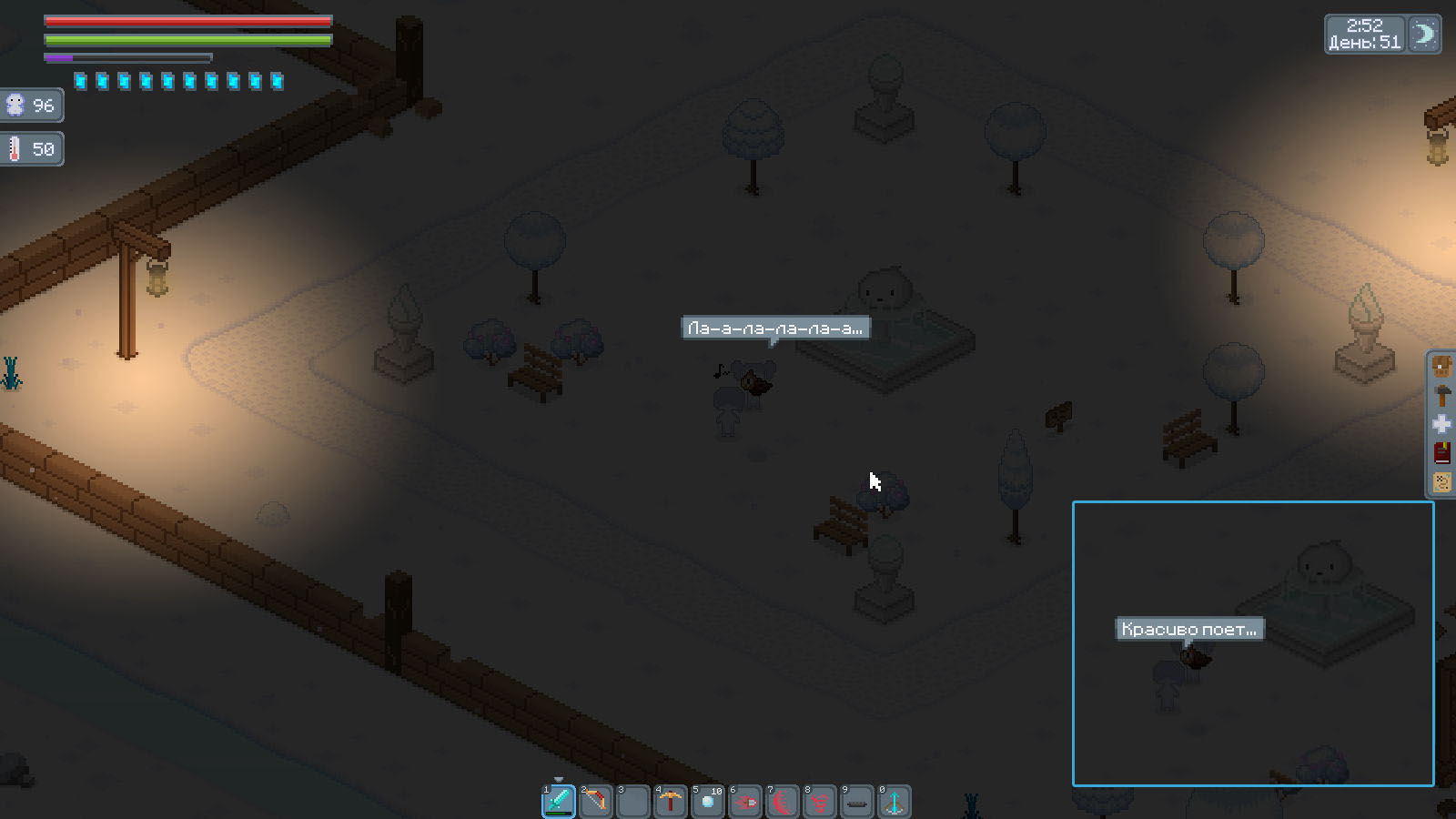Activate the red whirlwind ability
The height and width of the screenshot is (819, 1456).
pyautogui.click(x=820, y=802)
